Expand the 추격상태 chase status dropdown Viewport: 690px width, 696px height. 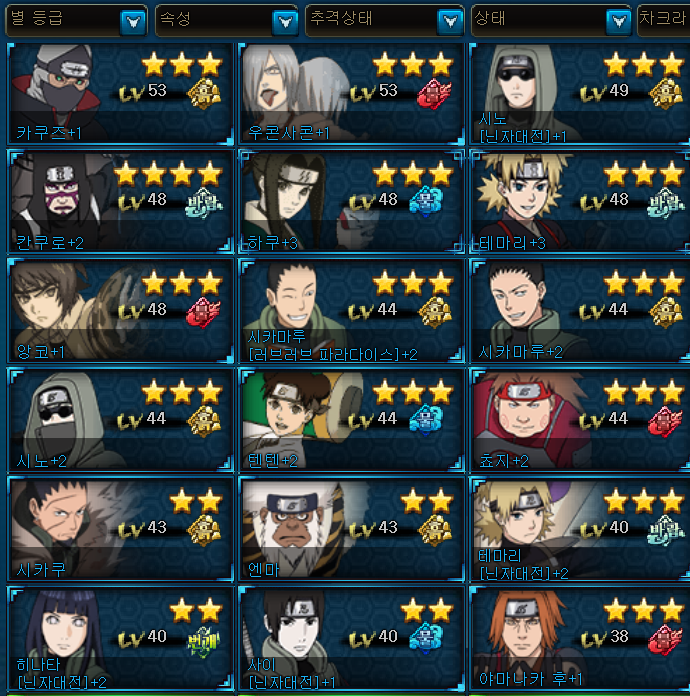pyautogui.click(x=450, y=21)
